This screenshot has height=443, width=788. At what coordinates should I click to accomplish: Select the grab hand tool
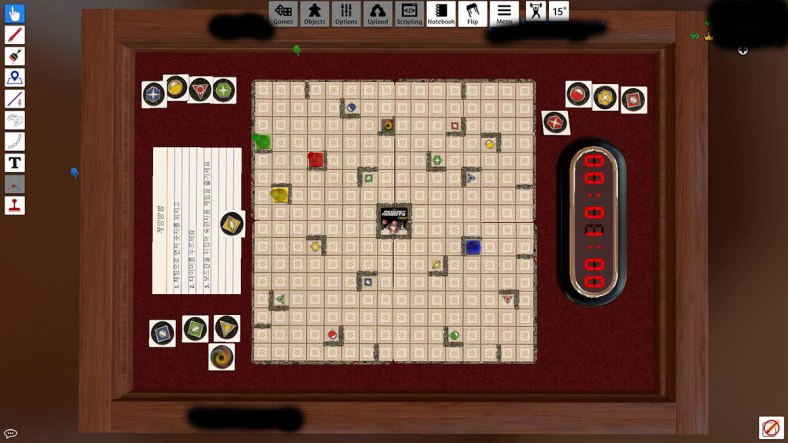tap(15, 14)
